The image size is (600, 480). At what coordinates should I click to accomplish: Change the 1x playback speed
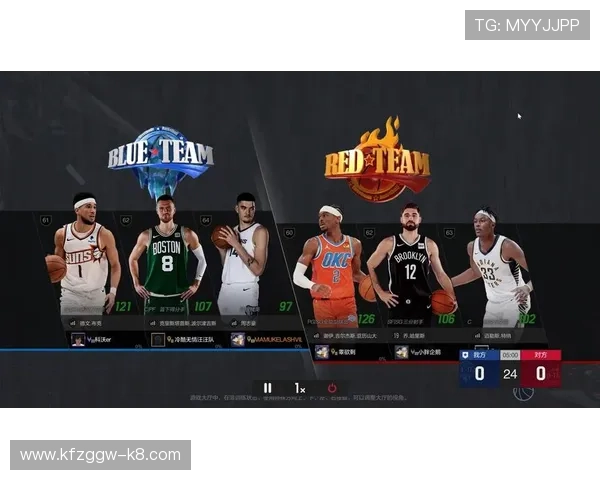pos(299,388)
